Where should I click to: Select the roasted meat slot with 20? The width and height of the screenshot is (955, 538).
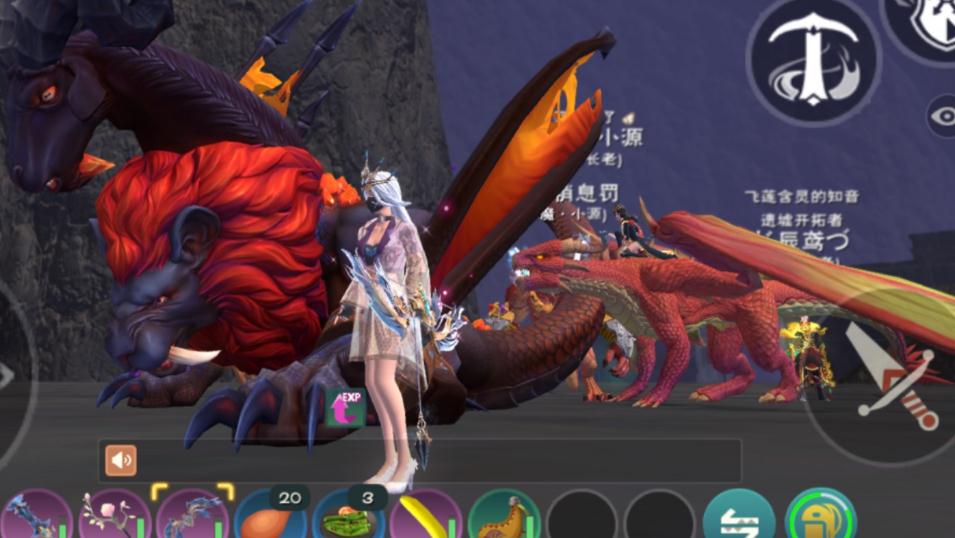270,517
